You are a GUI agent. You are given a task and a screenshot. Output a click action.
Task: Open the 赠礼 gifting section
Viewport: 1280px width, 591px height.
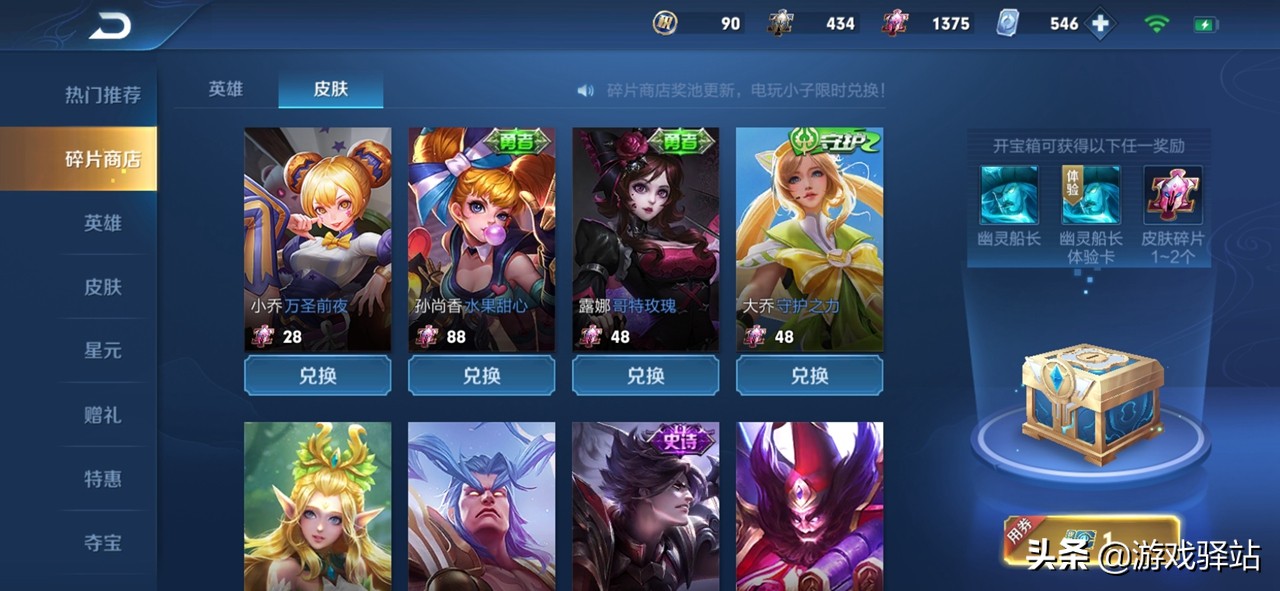[102, 415]
